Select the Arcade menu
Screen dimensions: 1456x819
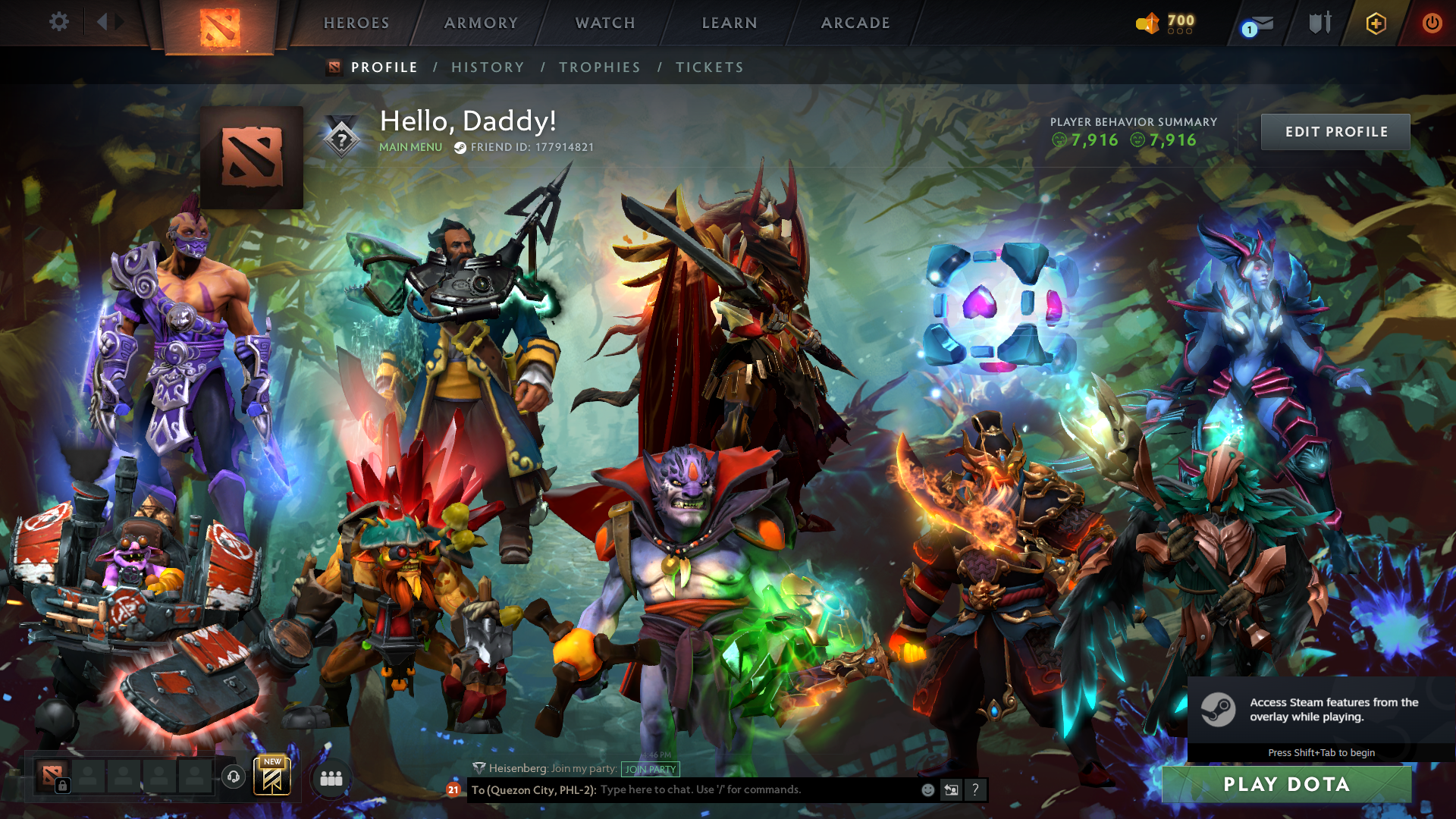point(855,23)
